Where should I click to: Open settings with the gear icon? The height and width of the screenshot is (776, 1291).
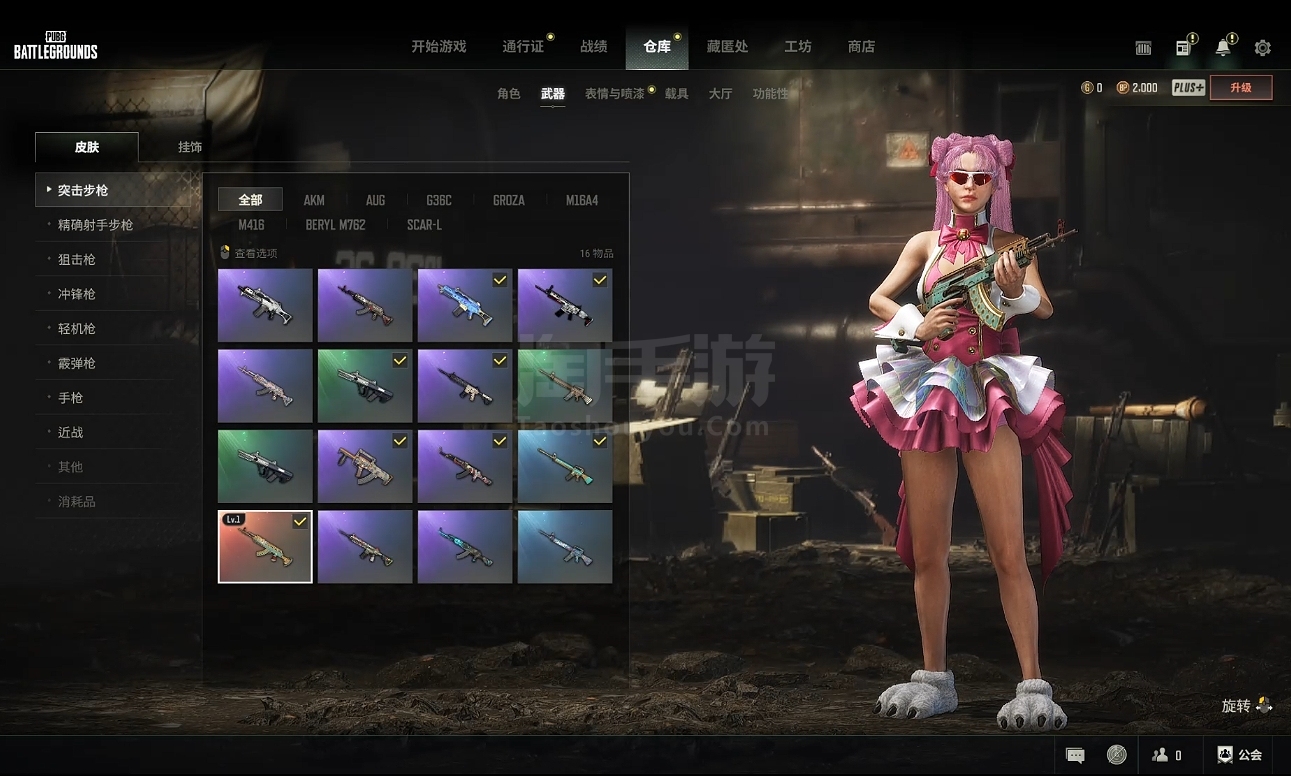(x=1263, y=48)
